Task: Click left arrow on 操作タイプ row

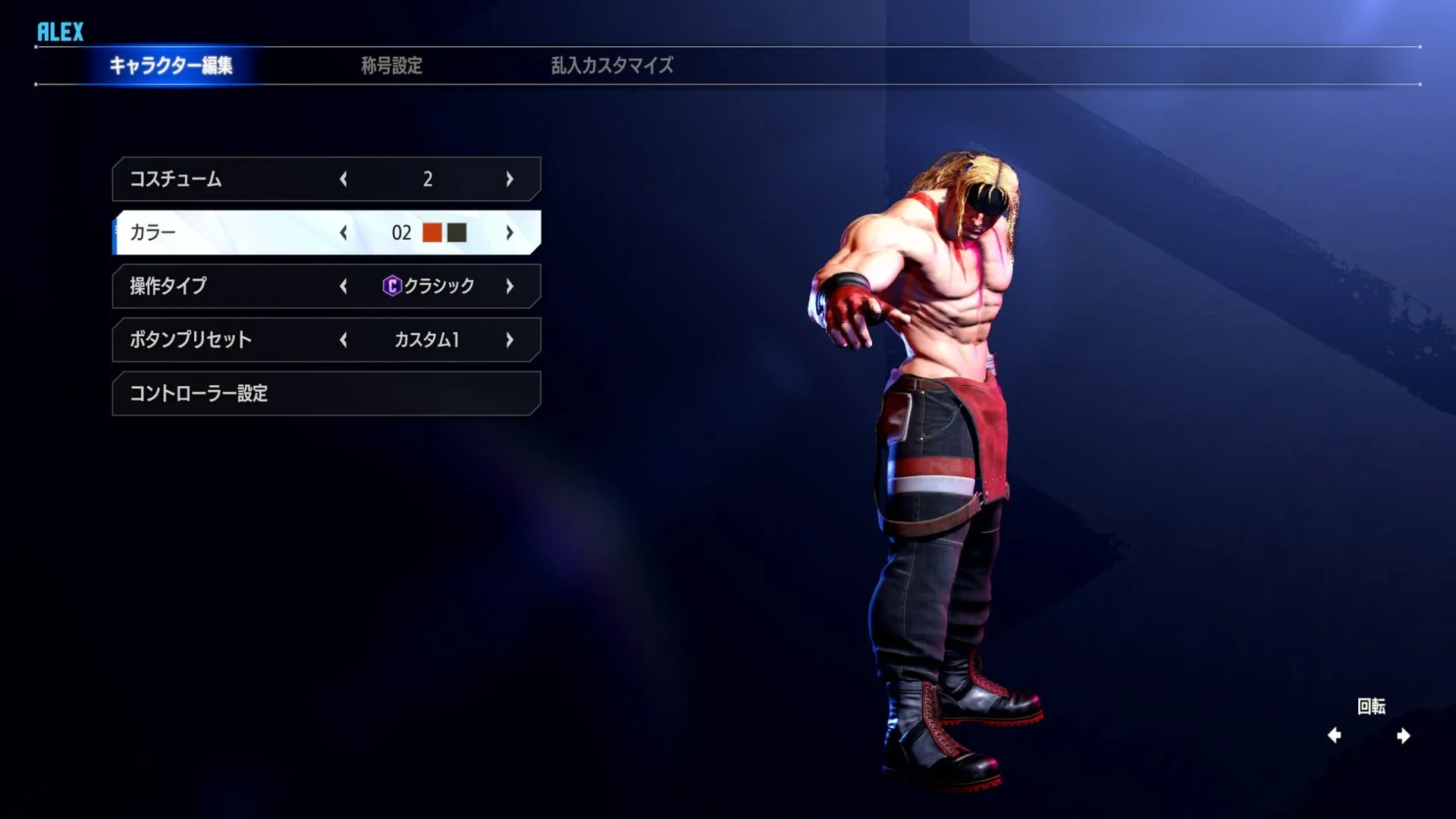Action: click(x=344, y=286)
